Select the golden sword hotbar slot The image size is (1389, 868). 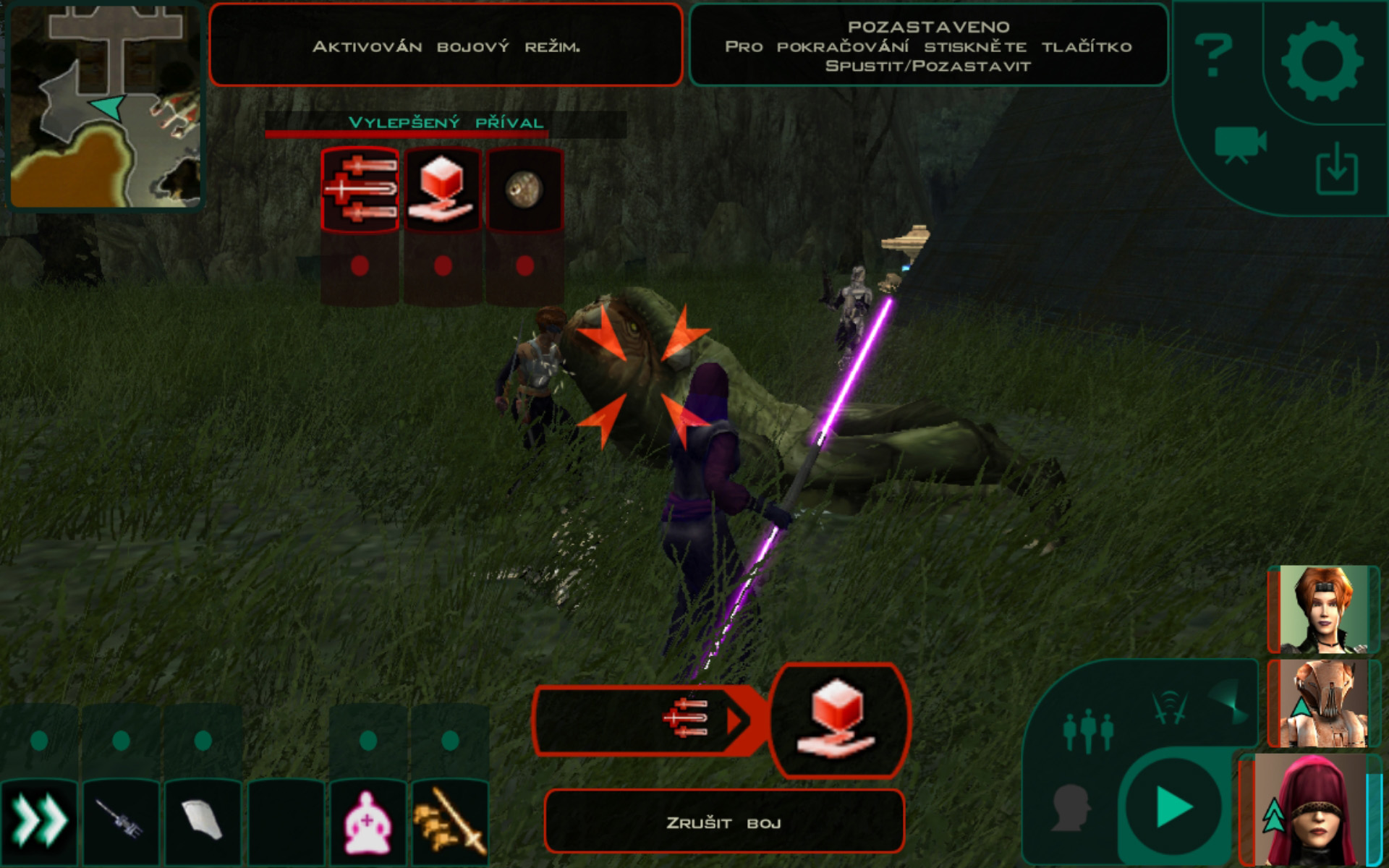pyautogui.click(x=450, y=822)
